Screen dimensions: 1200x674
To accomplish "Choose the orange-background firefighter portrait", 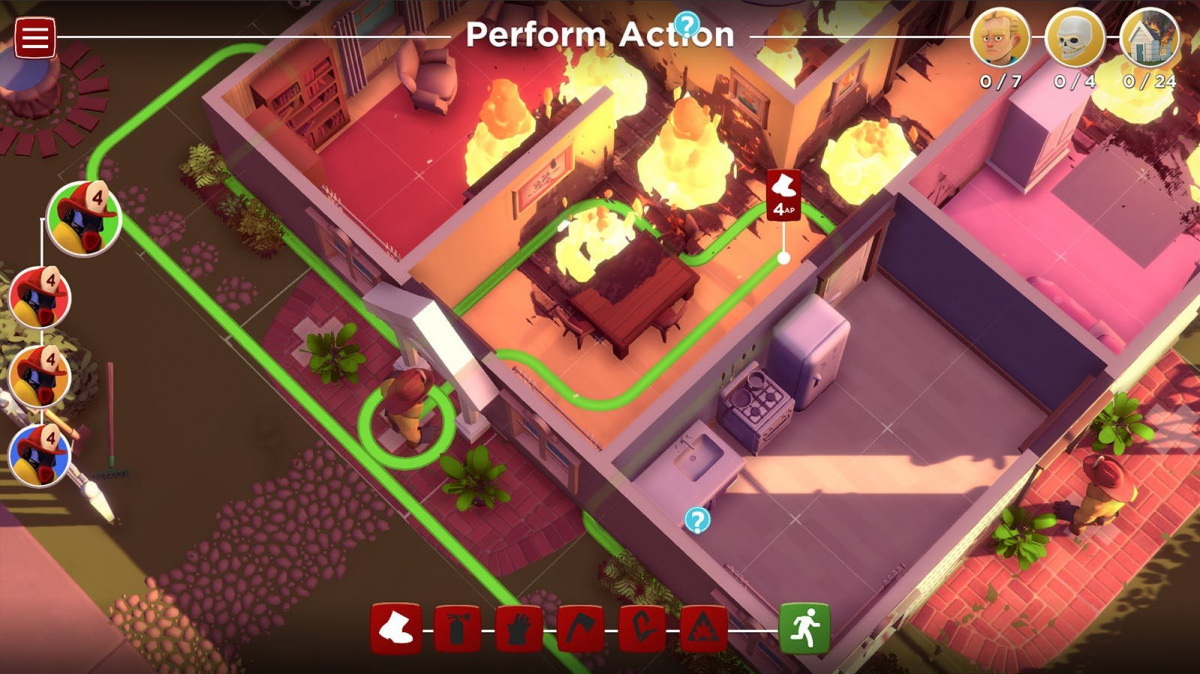I will (x=40, y=376).
